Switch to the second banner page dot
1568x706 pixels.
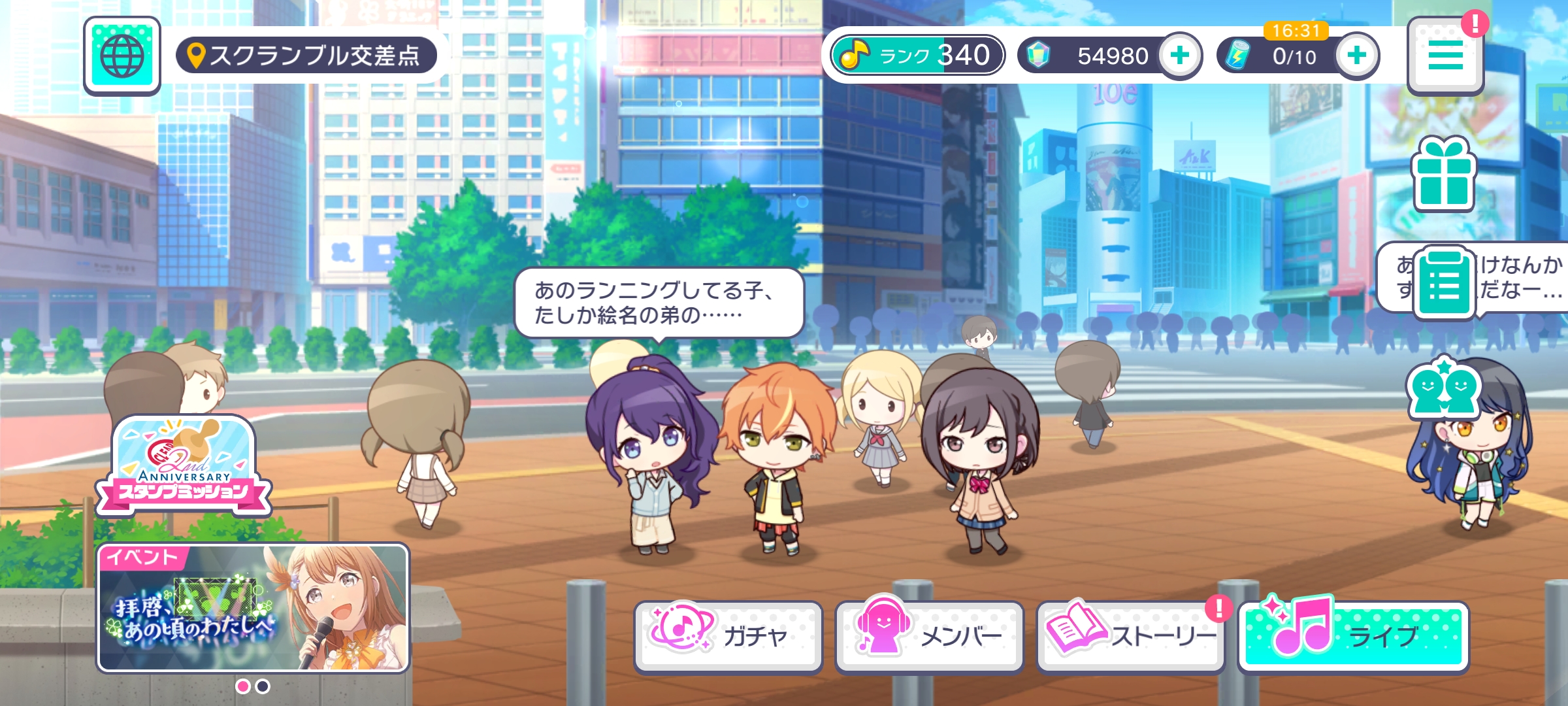tap(263, 686)
